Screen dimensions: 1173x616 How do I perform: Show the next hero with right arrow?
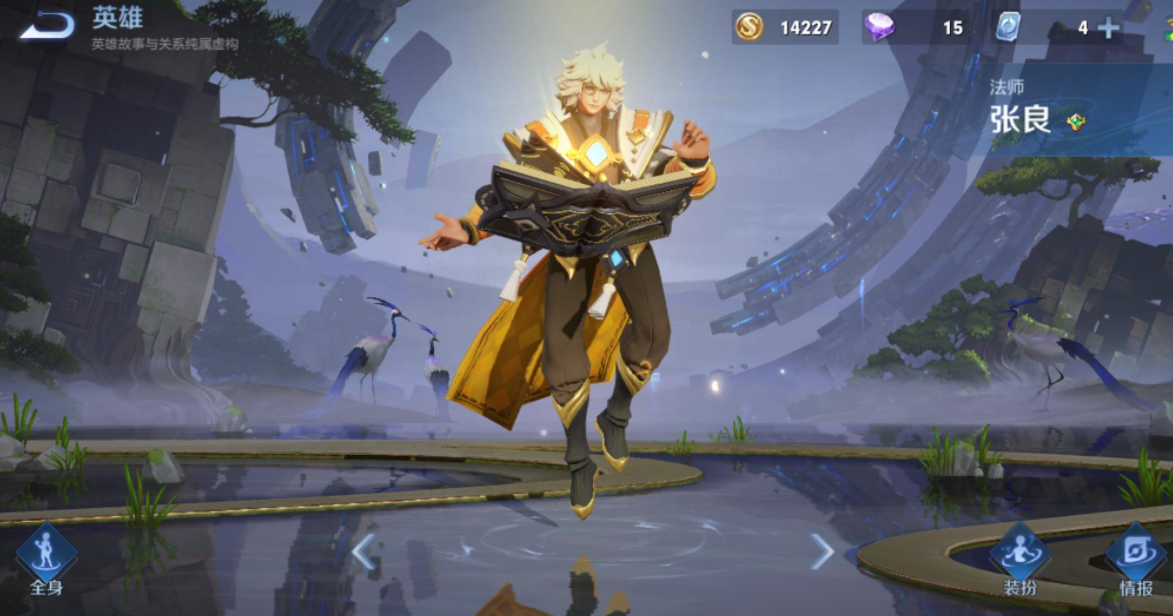(821, 551)
